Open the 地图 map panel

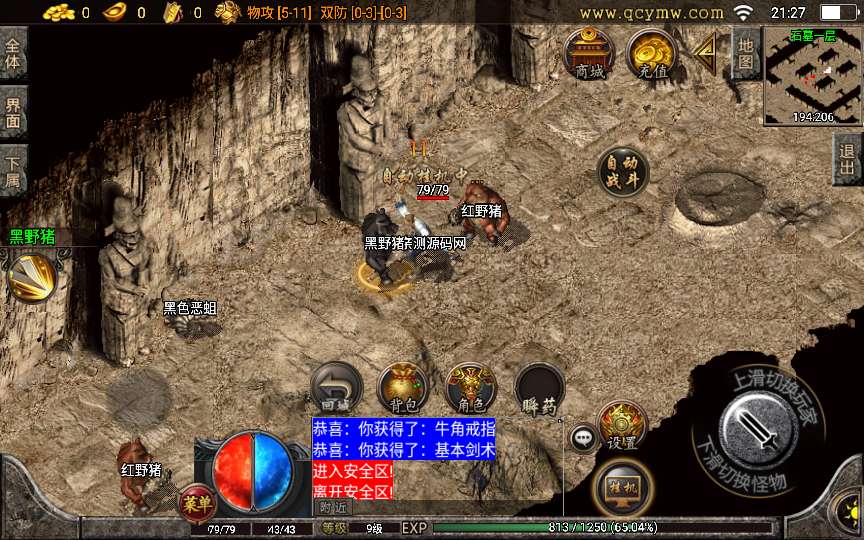click(745, 54)
